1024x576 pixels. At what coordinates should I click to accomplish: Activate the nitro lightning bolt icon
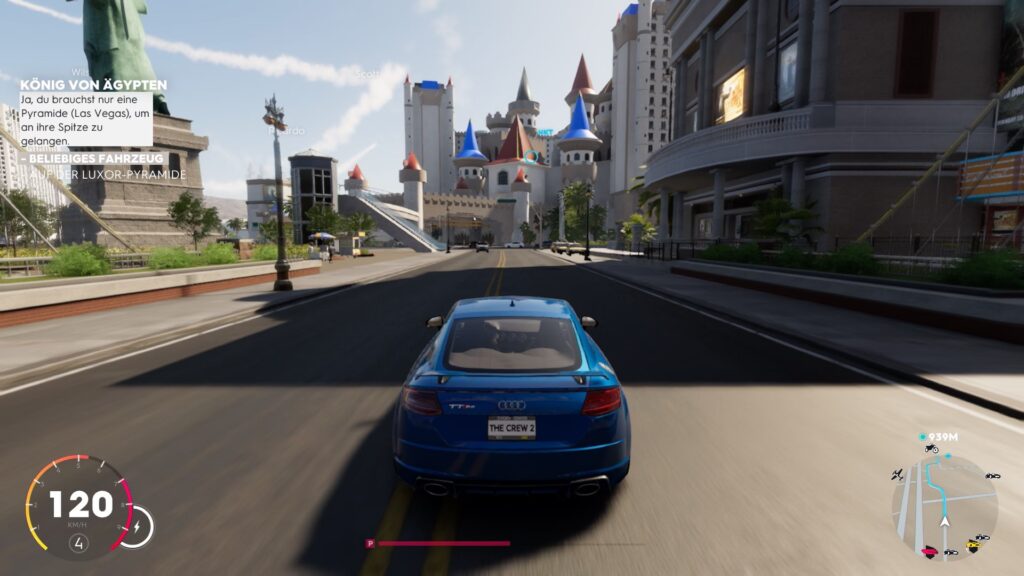click(136, 526)
